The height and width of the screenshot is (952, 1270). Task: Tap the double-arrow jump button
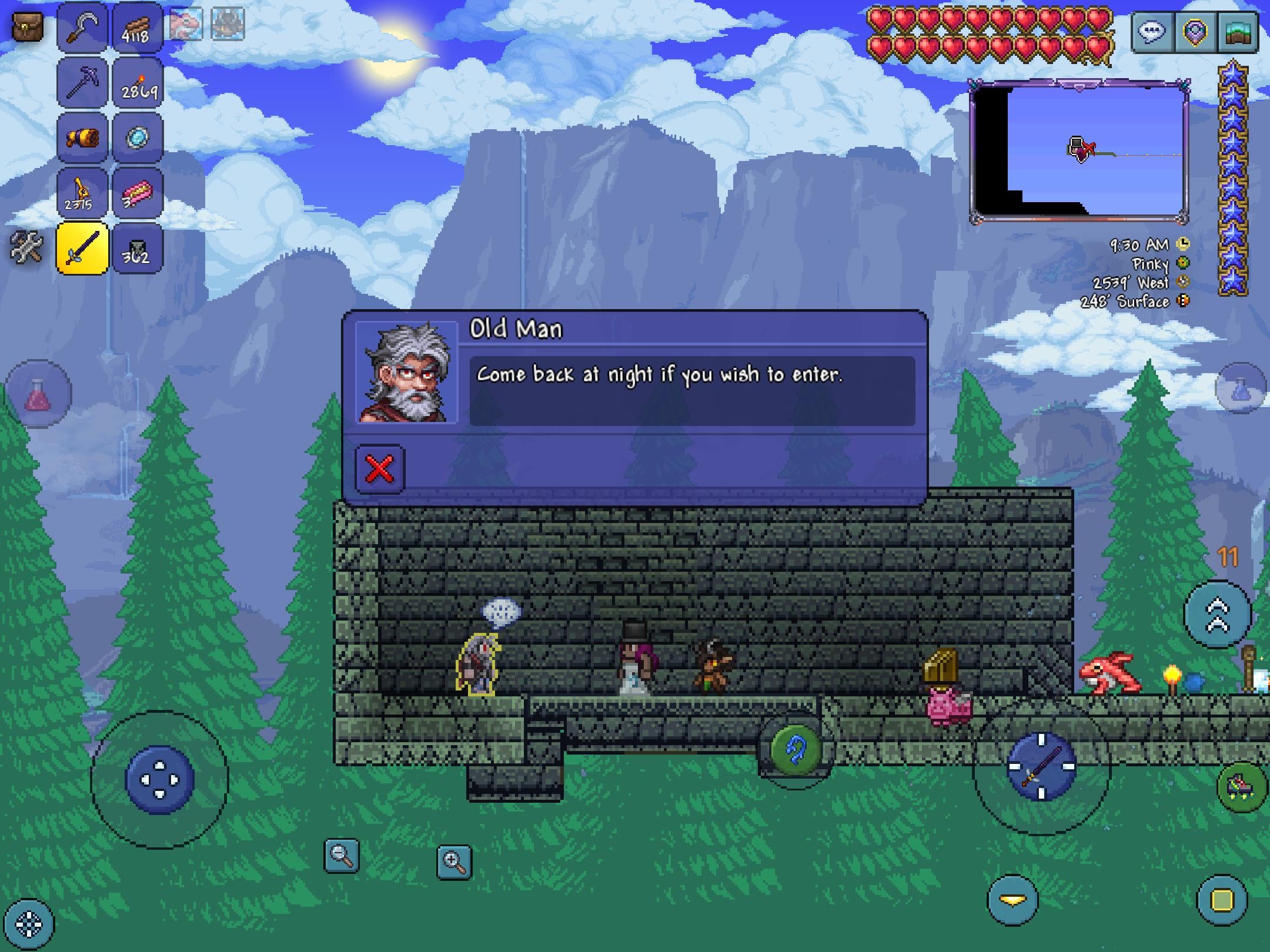[x=1217, y=615]
